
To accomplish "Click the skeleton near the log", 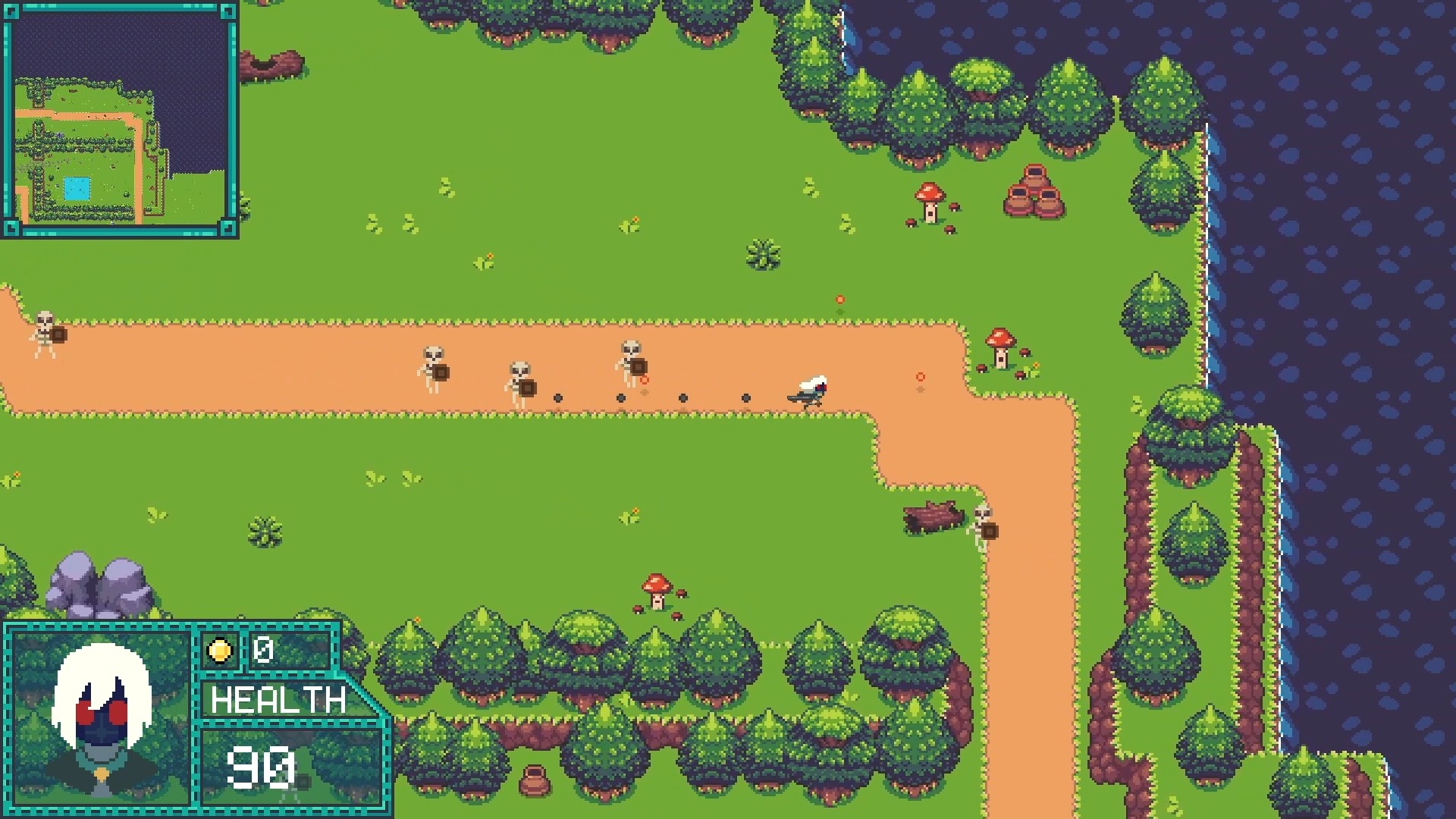I will pyautogui.click(x=982, y=523).
